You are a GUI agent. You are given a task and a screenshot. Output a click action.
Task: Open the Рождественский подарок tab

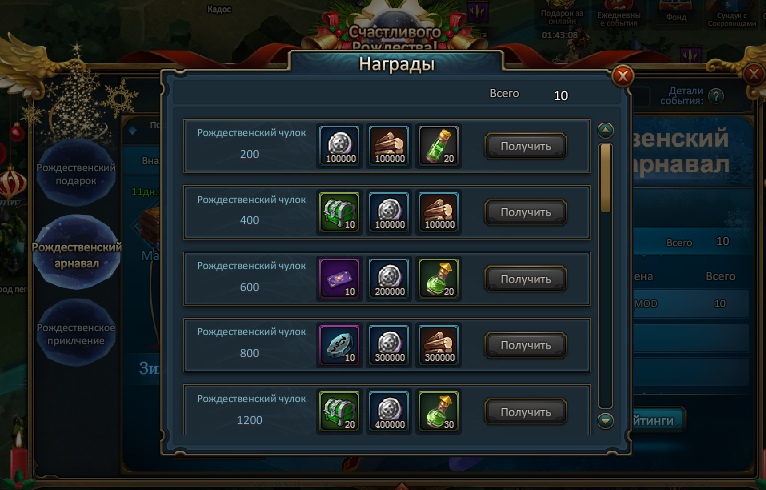pyautogui.click(x=77, y=173)
